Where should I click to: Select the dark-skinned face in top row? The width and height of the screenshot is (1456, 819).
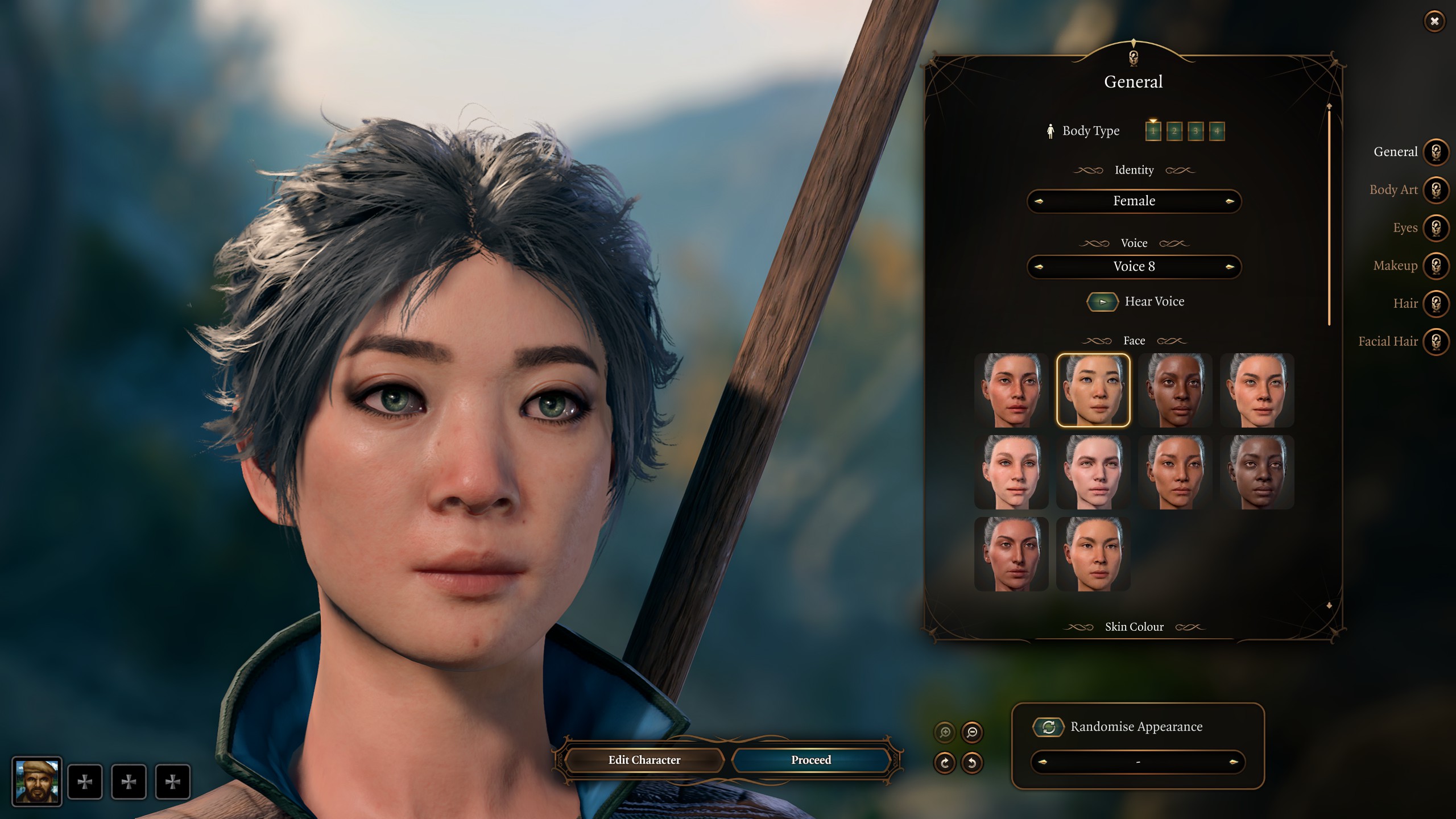coord(1175,390)
